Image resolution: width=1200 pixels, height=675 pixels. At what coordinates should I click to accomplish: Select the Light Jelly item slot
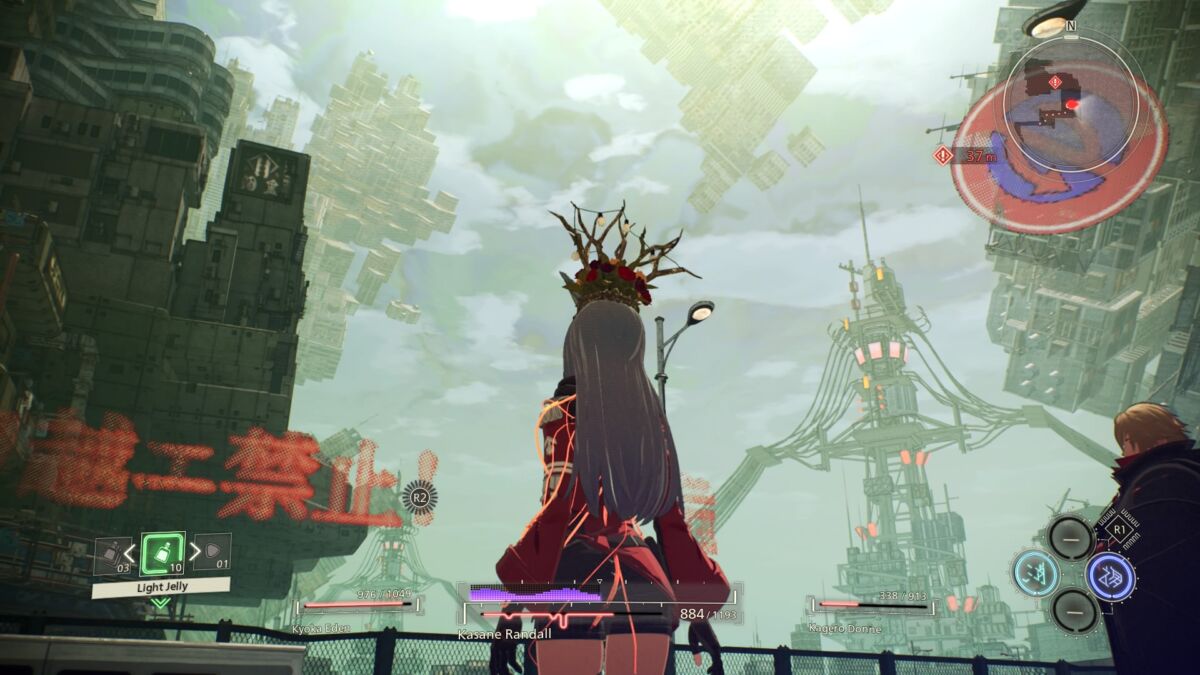[x=161, y=553]
